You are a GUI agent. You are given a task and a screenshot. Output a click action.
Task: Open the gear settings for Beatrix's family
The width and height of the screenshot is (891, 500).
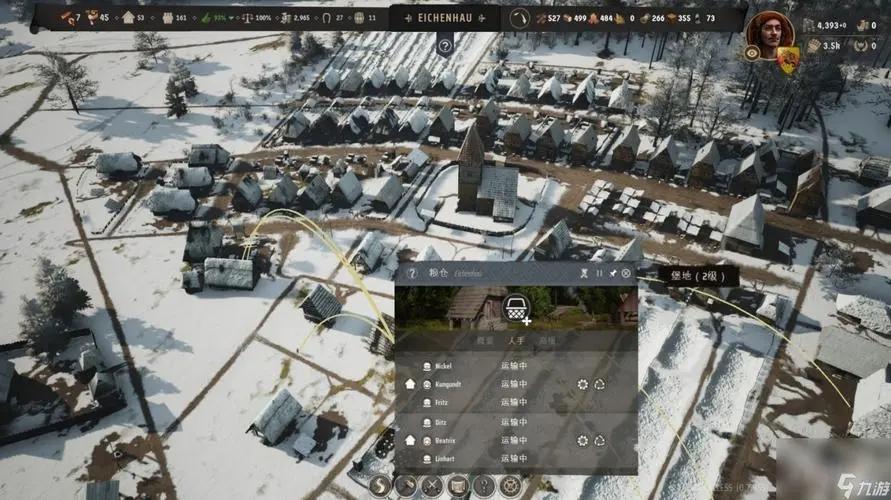(x=583, y=440)
